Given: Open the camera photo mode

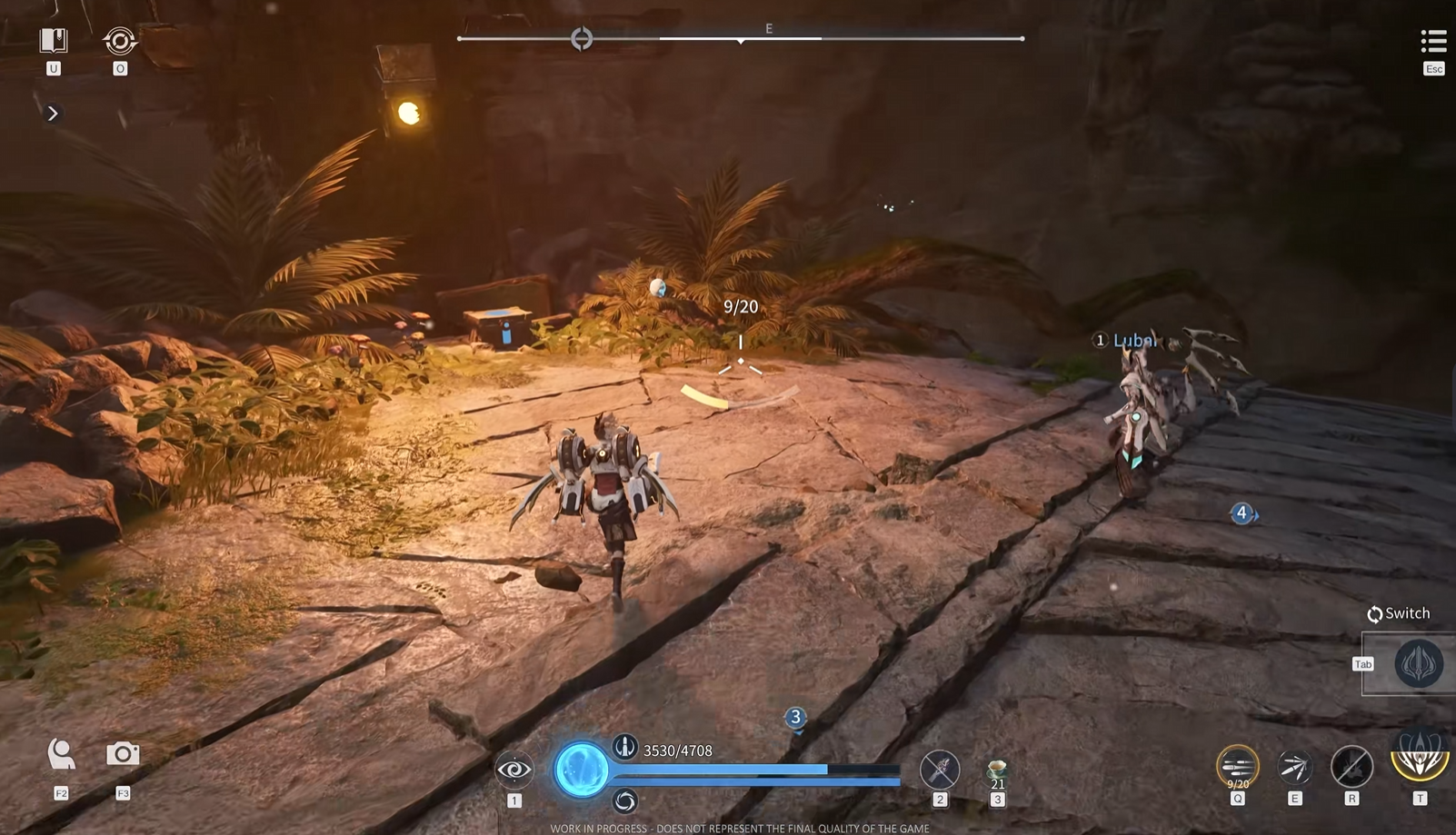Looking at the screenshot, I should coord(123,753).
